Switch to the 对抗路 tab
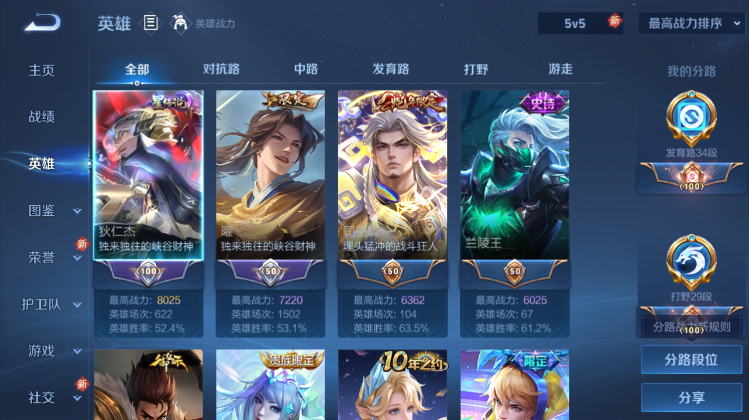 (x=221, y=69)
